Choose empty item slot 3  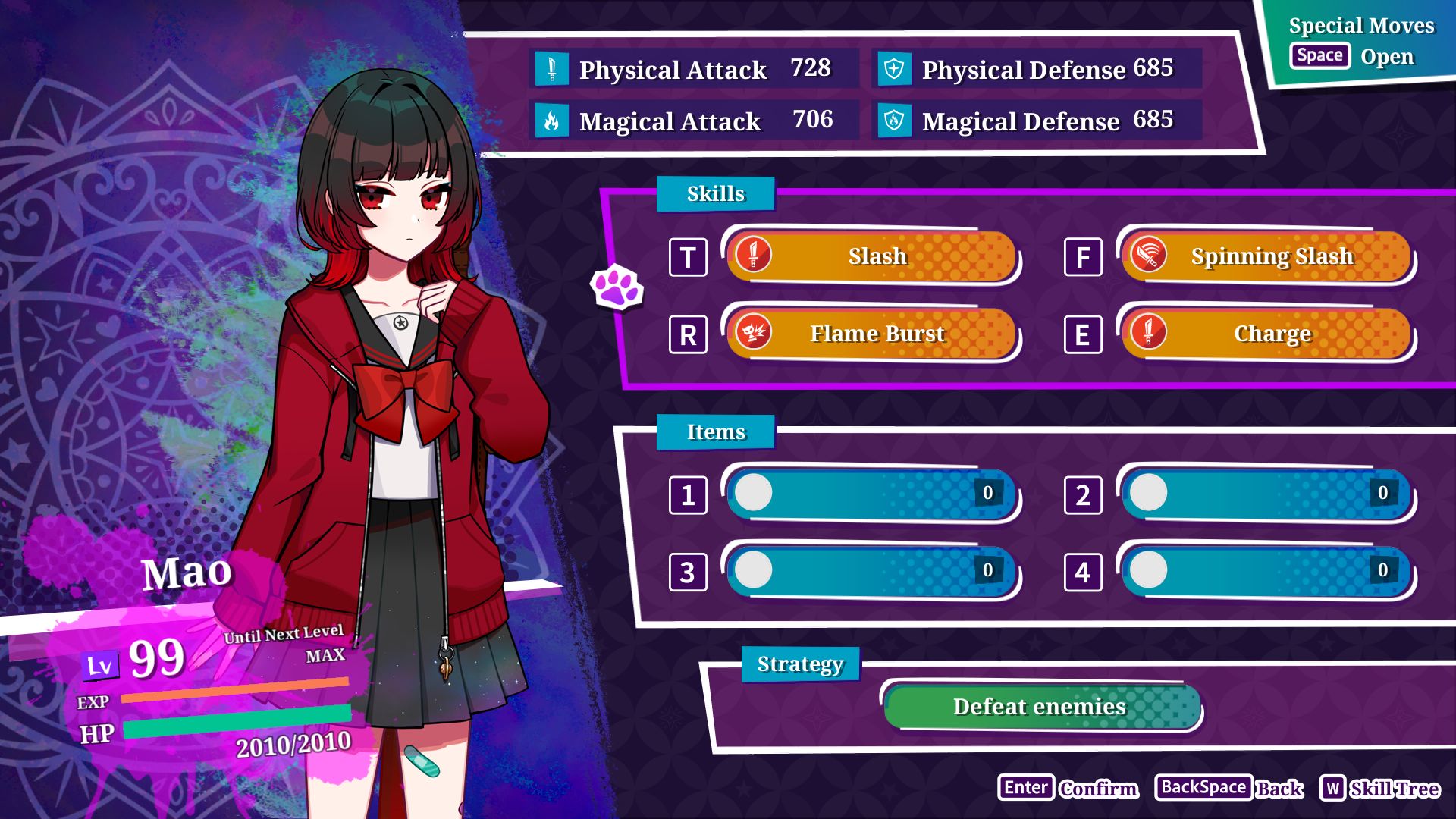click(x=871, y=571)
